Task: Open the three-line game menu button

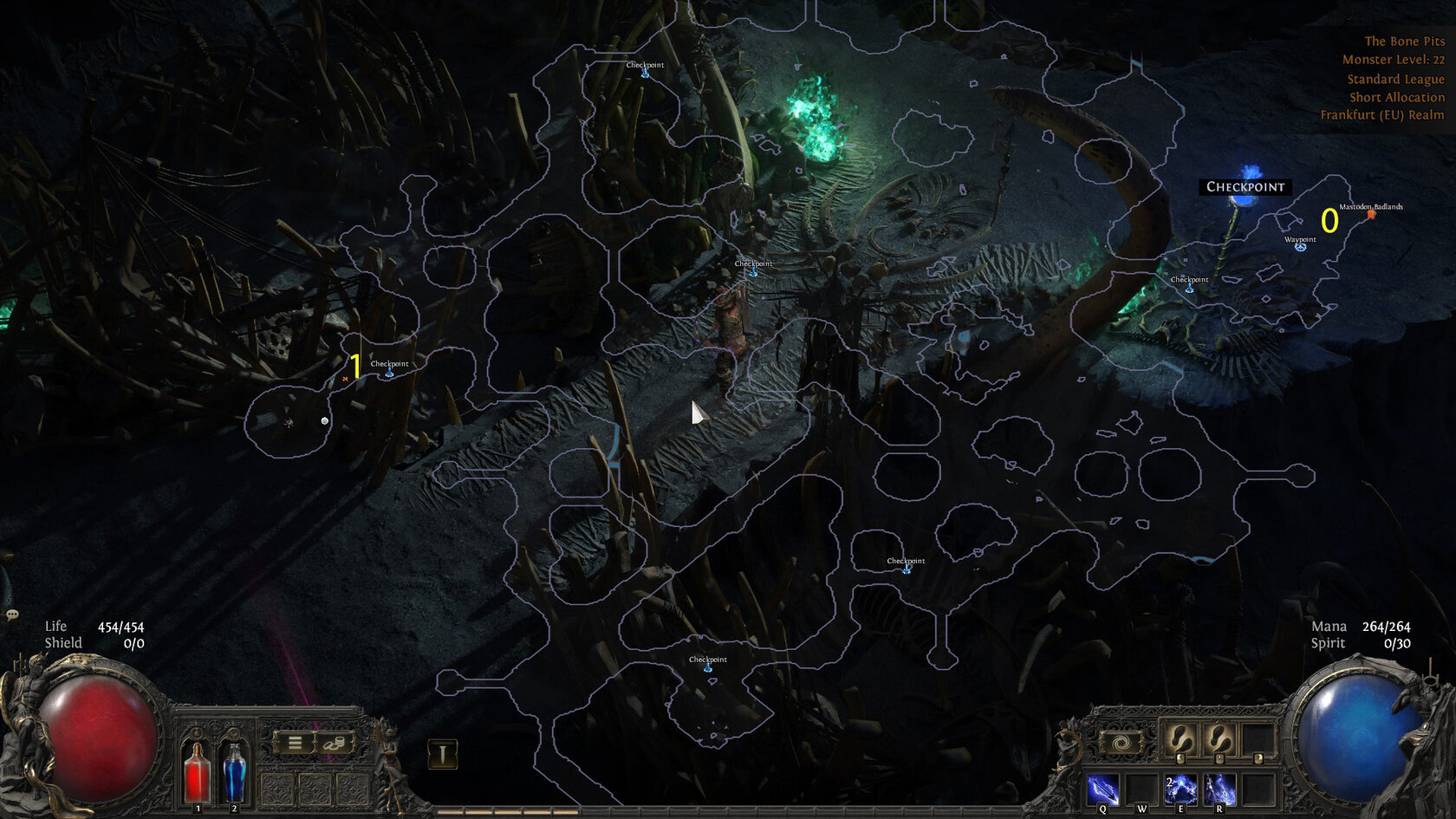Action: (295, 744)
